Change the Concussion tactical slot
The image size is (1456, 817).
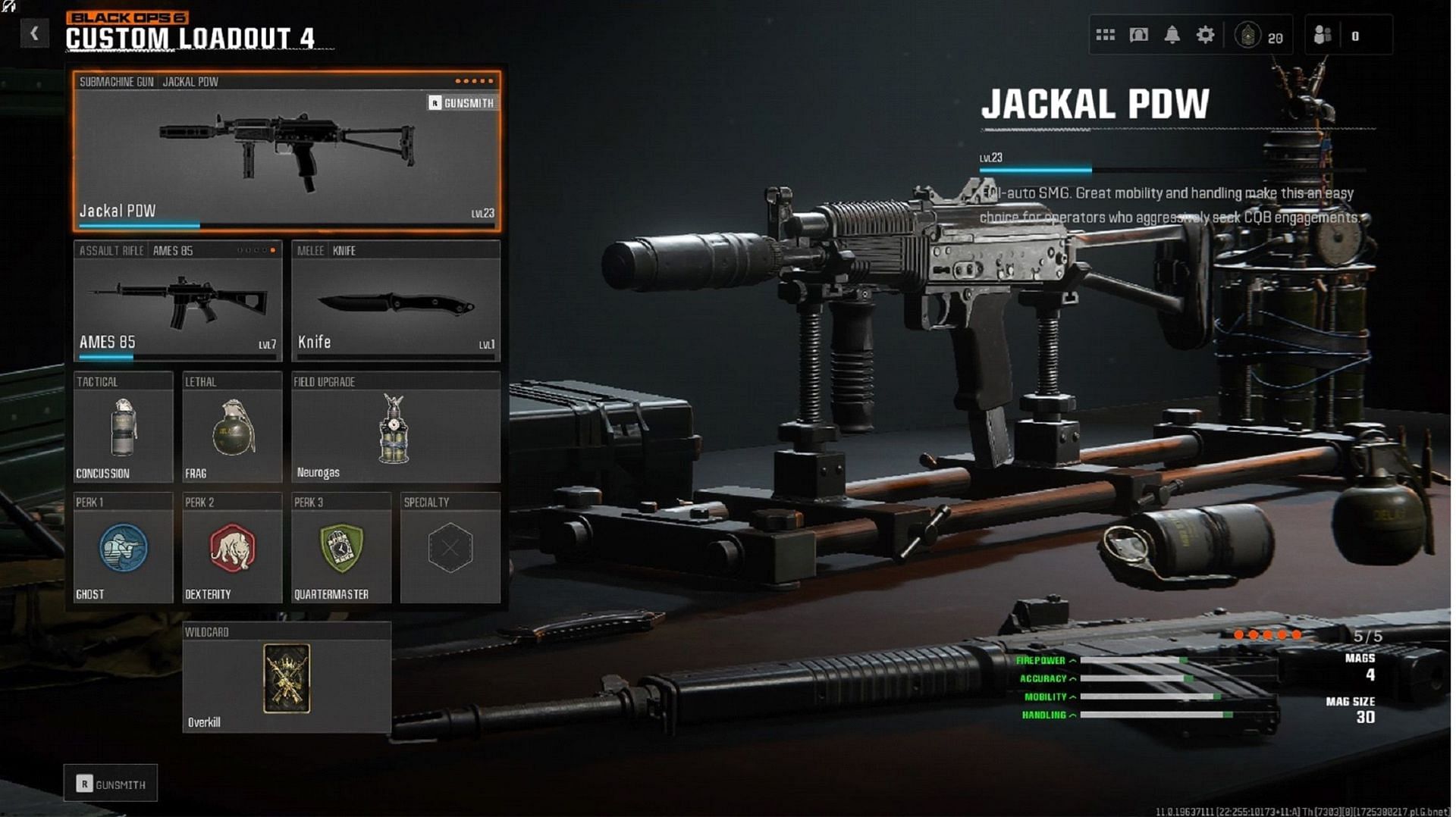point(123,428)
